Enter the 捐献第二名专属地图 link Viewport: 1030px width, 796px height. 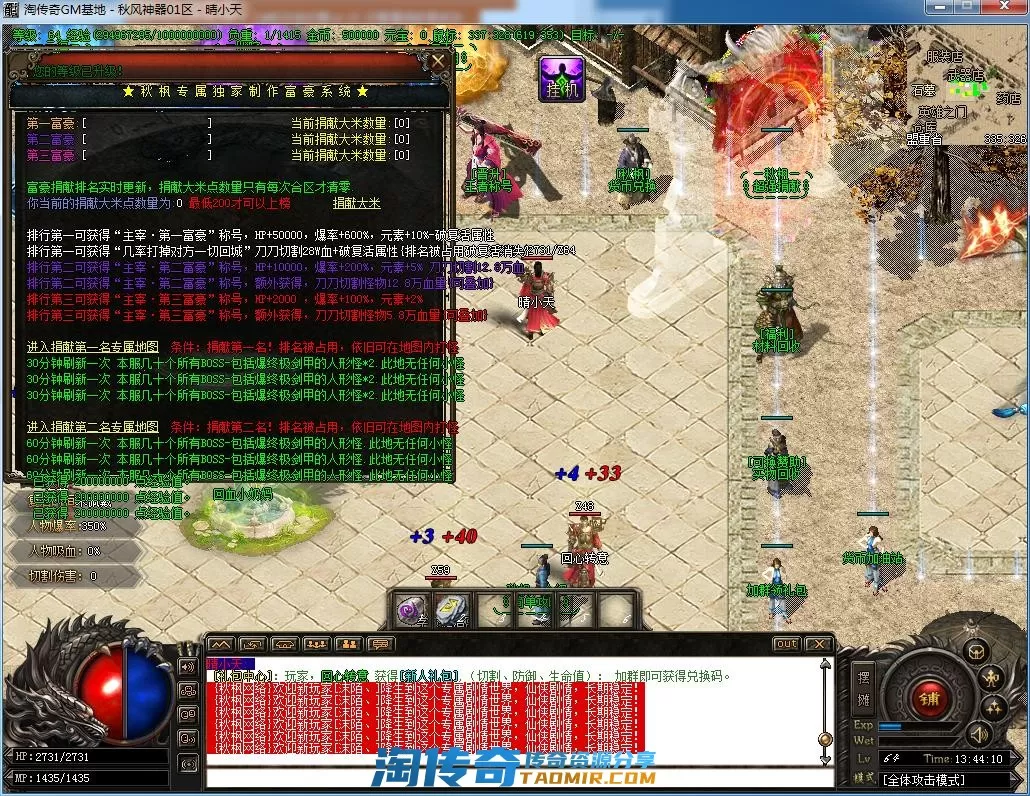(92, 426)
